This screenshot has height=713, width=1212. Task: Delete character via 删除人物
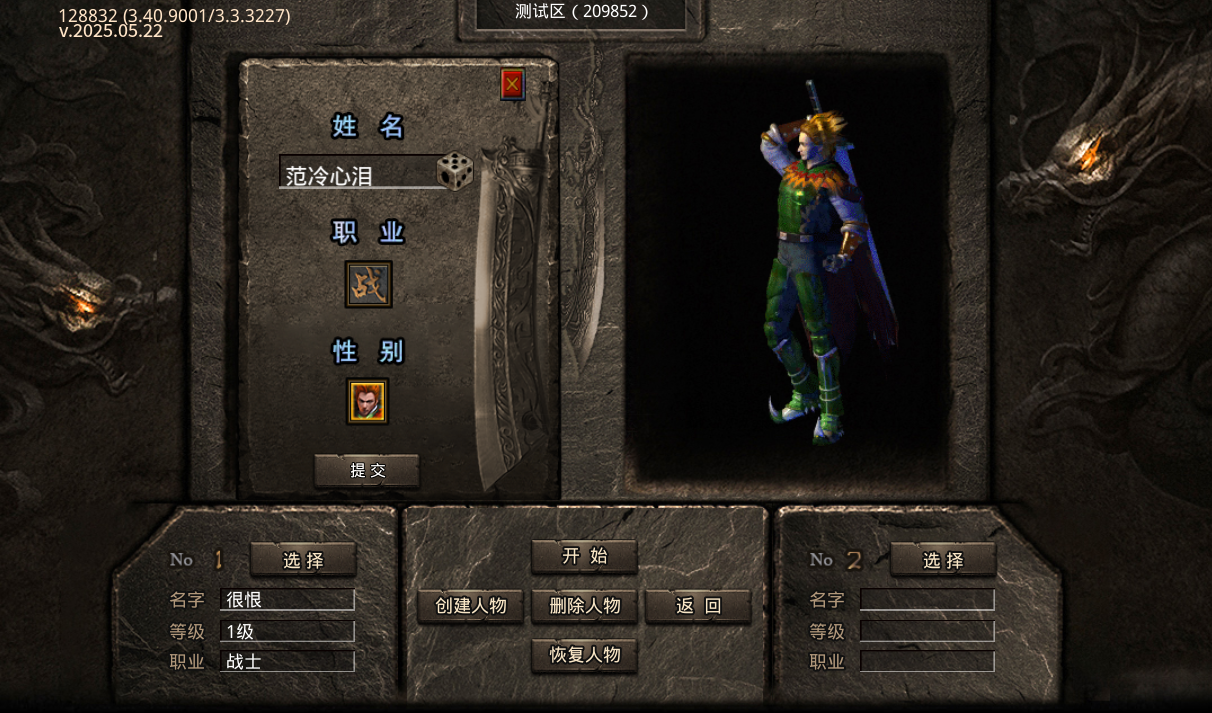pos(584,606)
